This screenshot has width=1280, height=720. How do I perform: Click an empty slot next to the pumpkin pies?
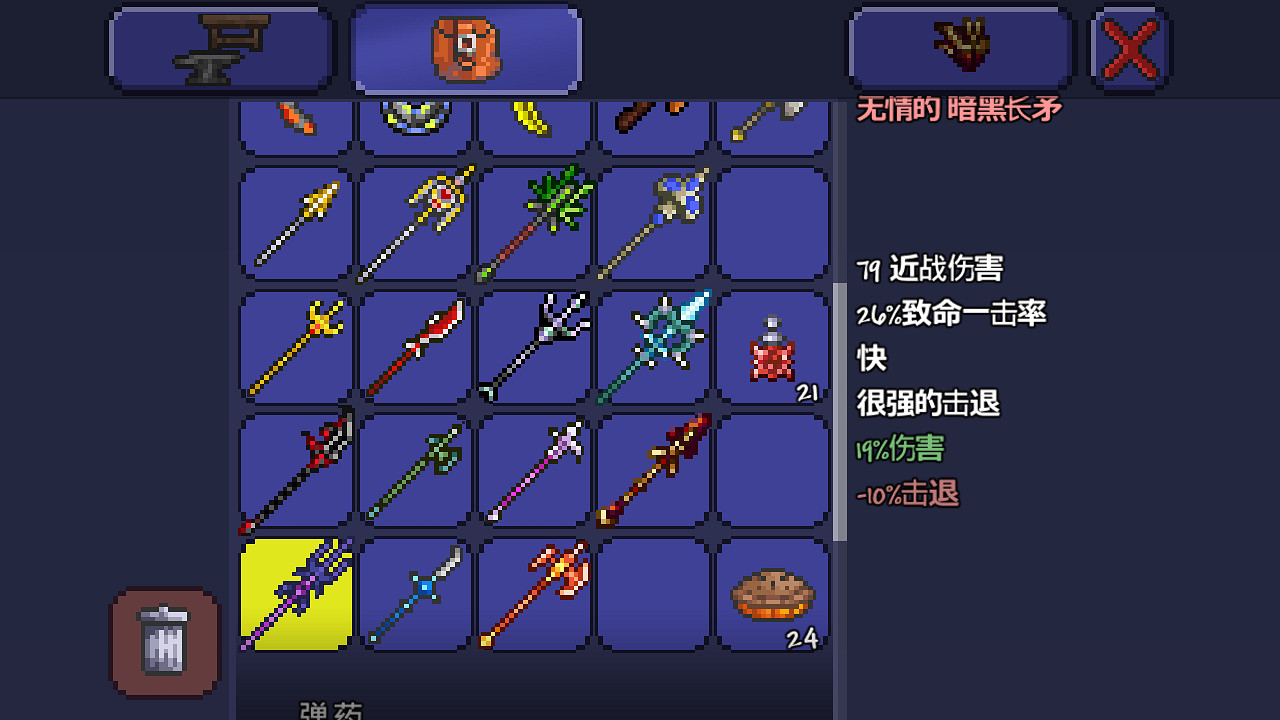655,595
